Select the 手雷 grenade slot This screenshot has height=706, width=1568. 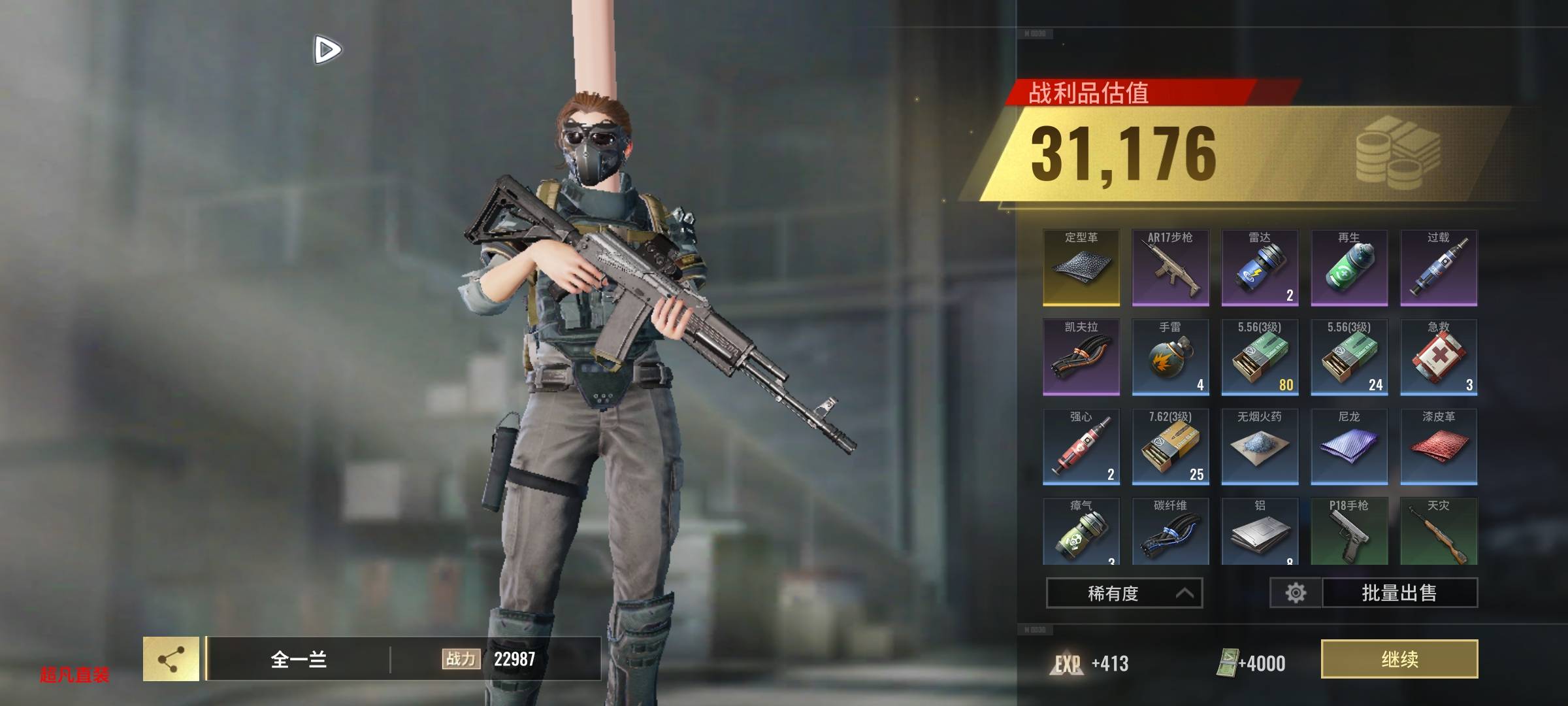(1170, 357)
